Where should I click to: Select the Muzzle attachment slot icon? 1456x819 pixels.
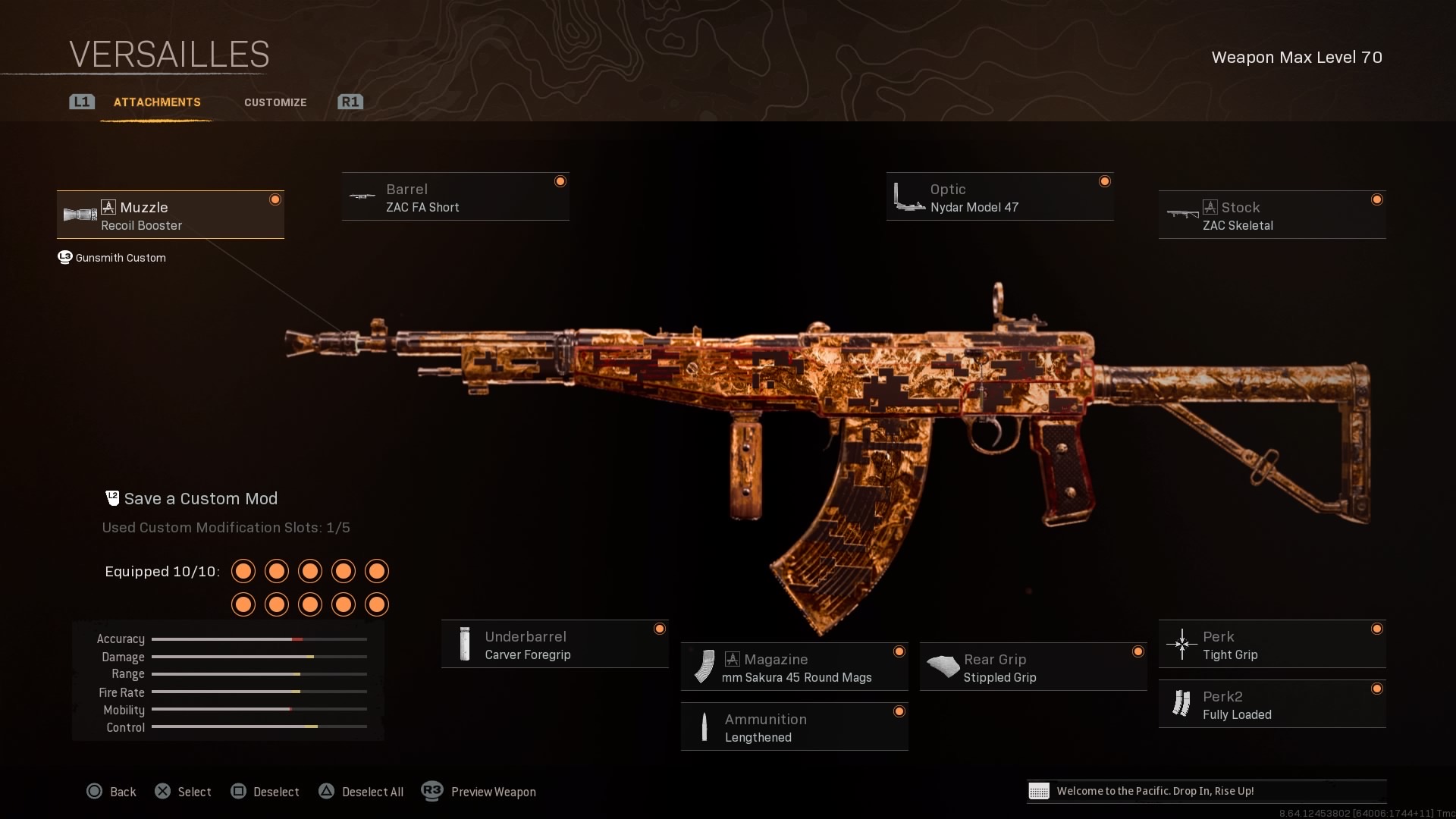coord(79,215)
